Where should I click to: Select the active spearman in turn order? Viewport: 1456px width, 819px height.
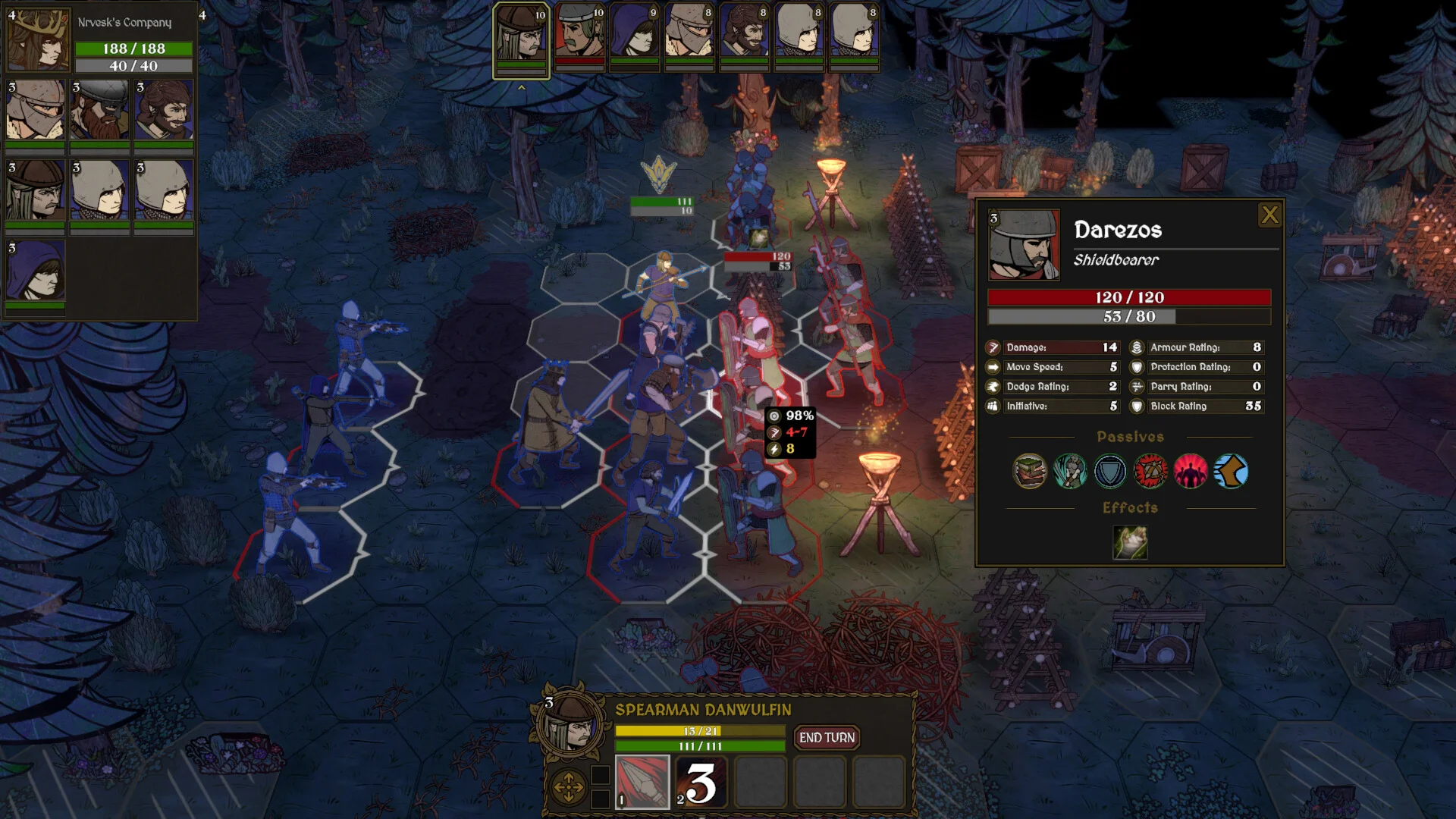522,35
